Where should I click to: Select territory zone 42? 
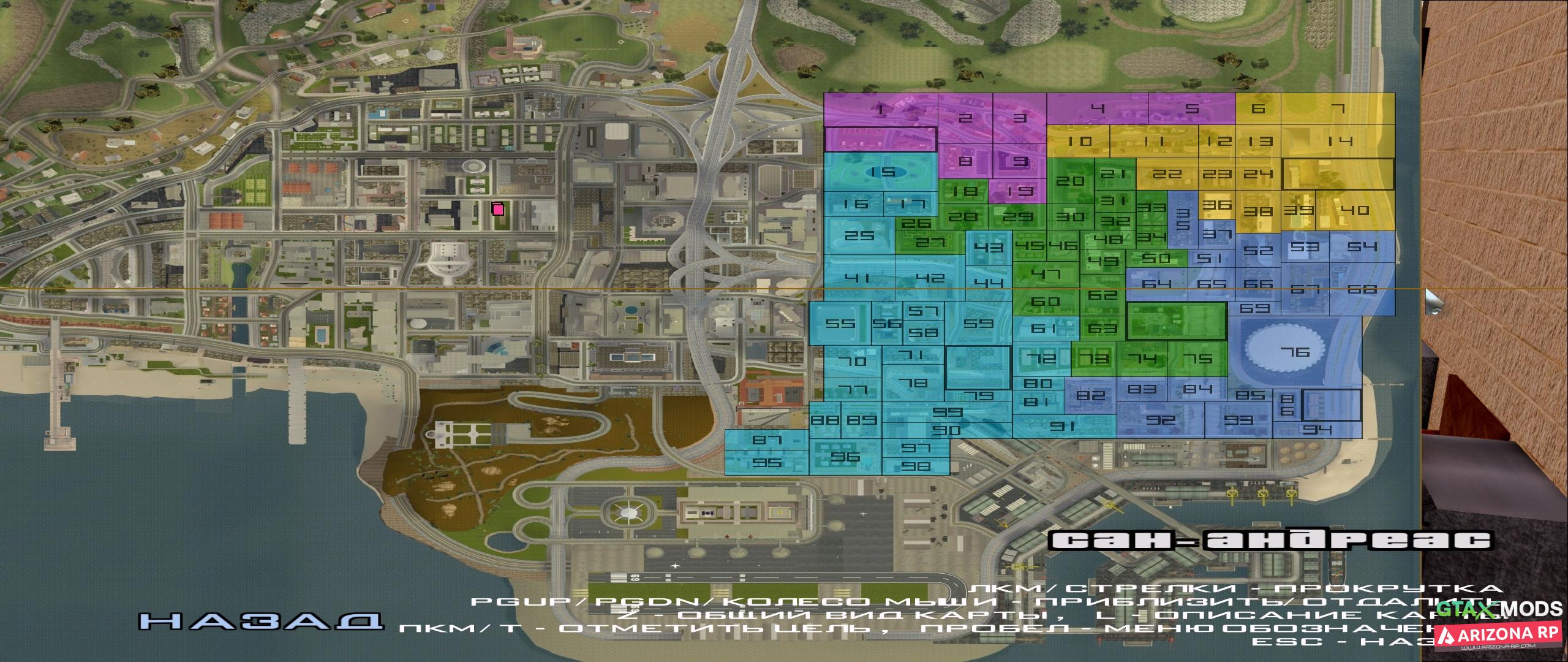pyautogui.click(x=930, y=278)
